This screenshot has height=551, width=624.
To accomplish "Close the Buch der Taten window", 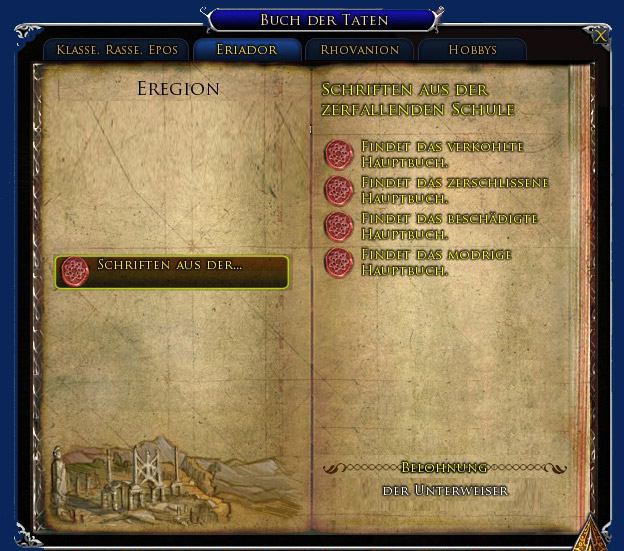I will click(600, 35).
